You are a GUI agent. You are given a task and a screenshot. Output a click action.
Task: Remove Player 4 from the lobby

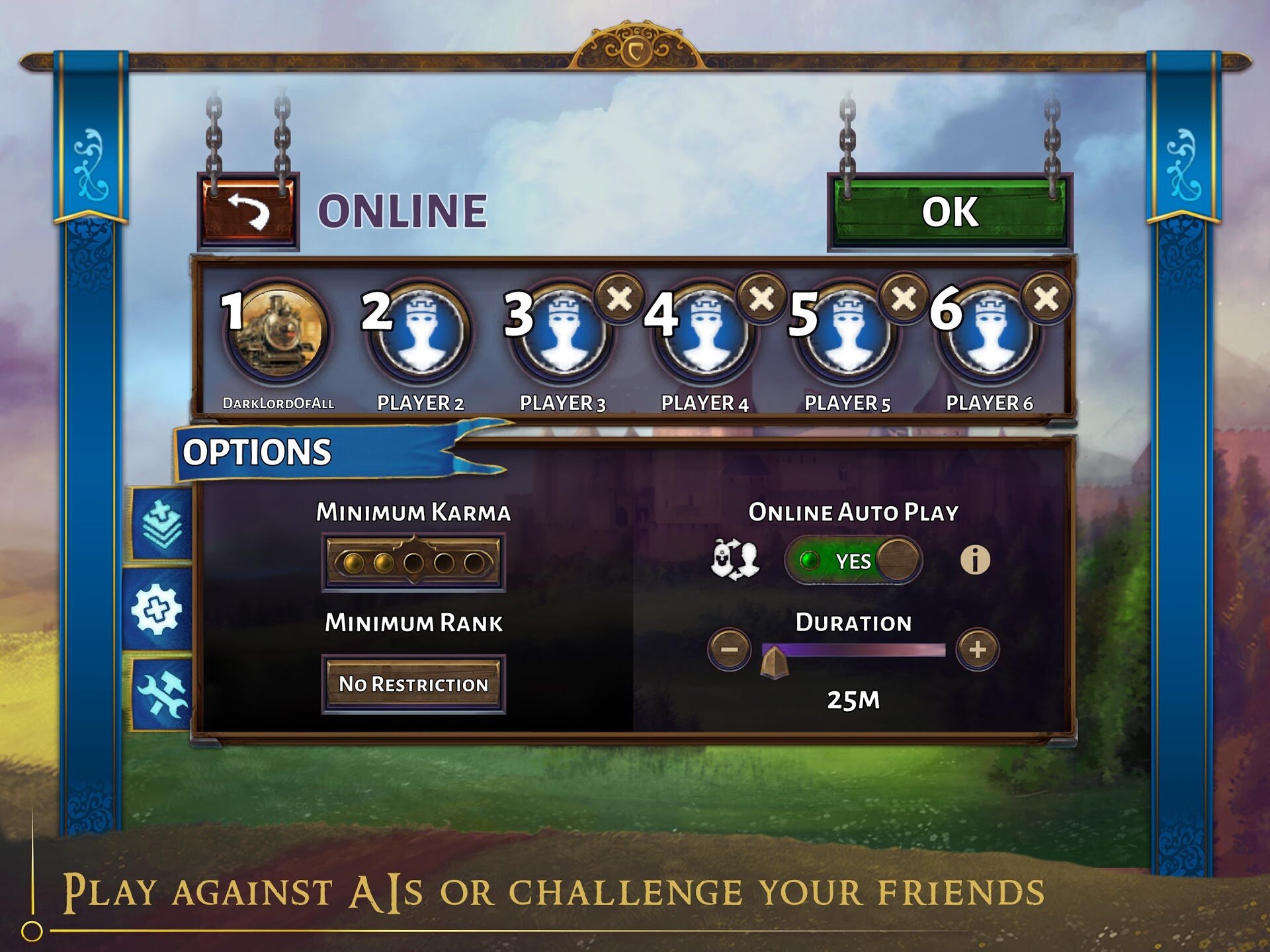pos(762,298)
